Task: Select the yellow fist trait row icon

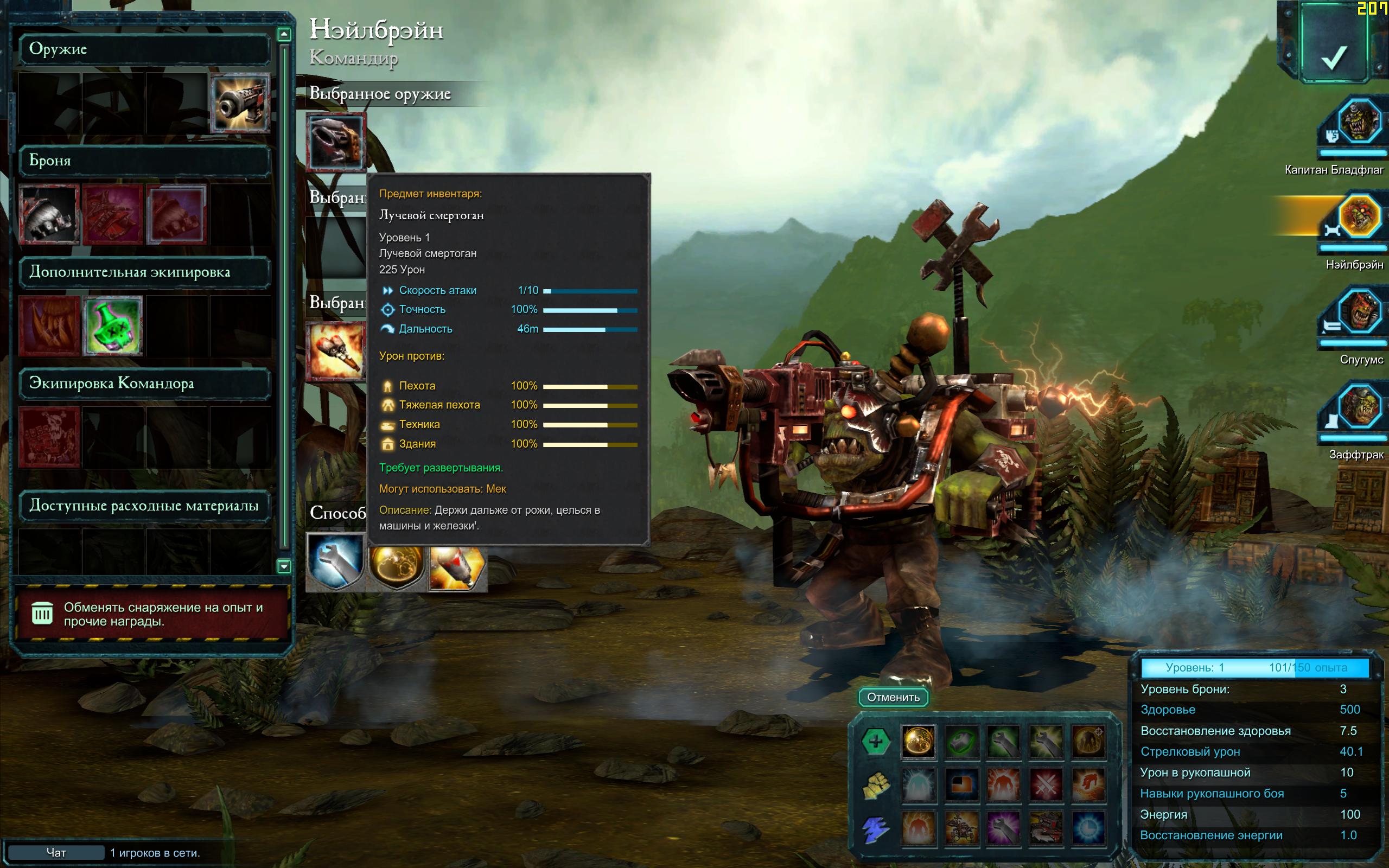Action: coord(875,785)
